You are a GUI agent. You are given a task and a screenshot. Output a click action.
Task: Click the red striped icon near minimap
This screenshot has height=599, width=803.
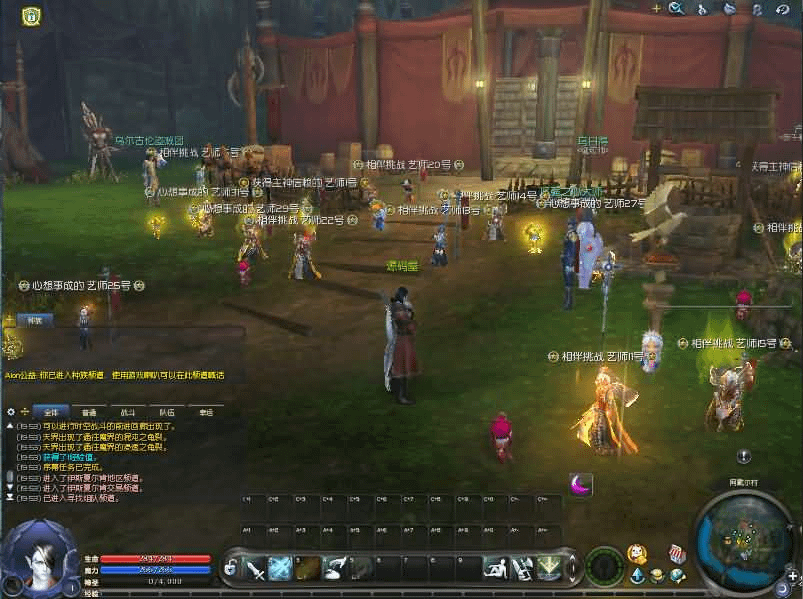point(677,553)
